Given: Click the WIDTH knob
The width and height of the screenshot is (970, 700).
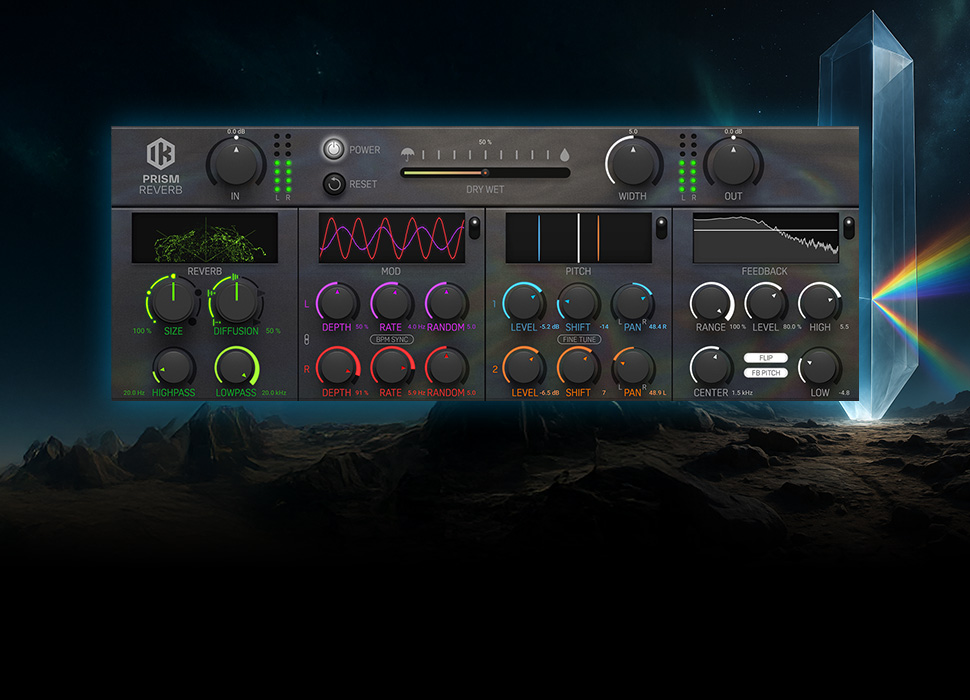Looking at the screenshot, I should tap(633, 161).
